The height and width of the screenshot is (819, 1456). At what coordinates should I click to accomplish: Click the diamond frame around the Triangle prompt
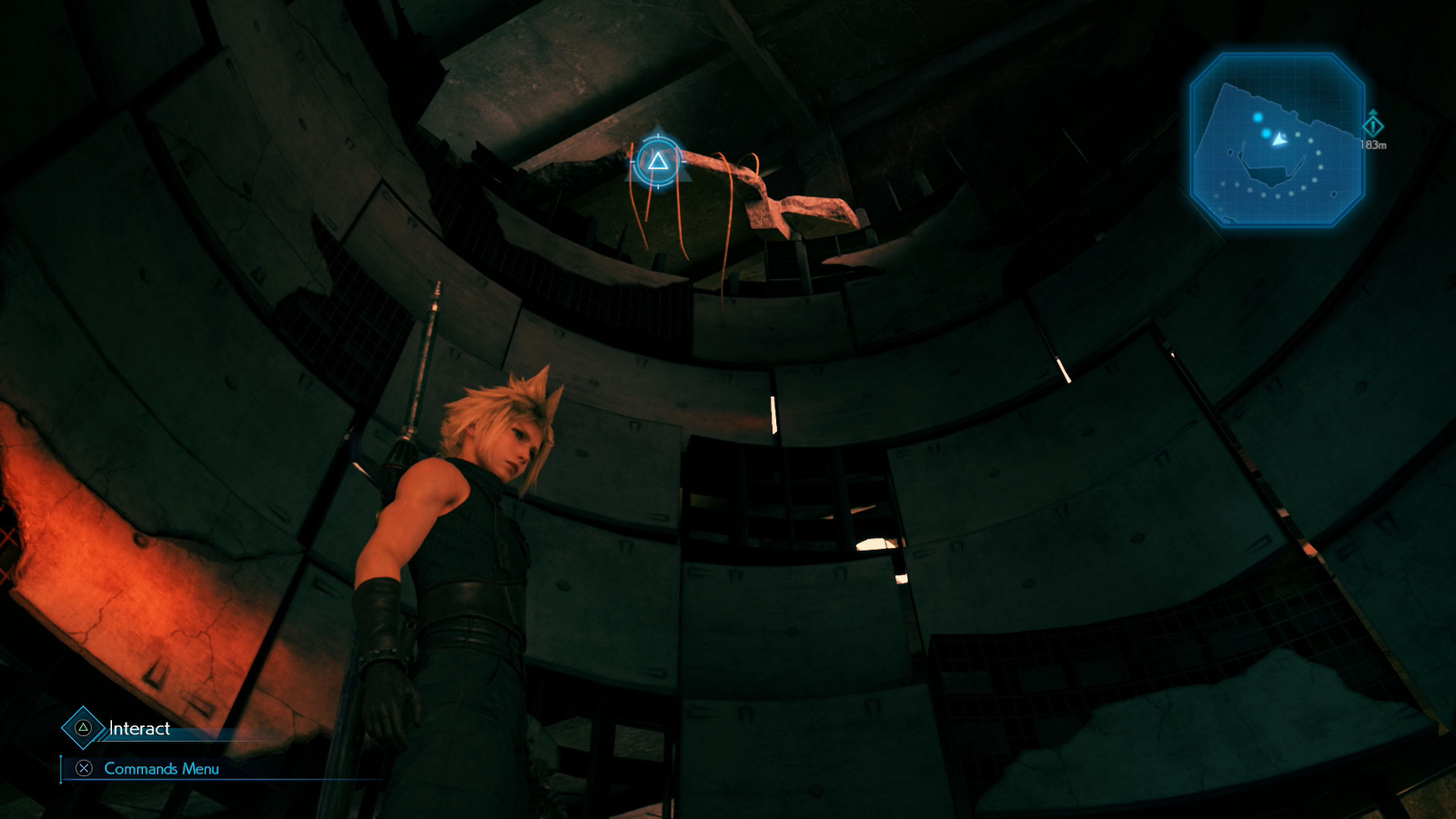coord(84,728)
